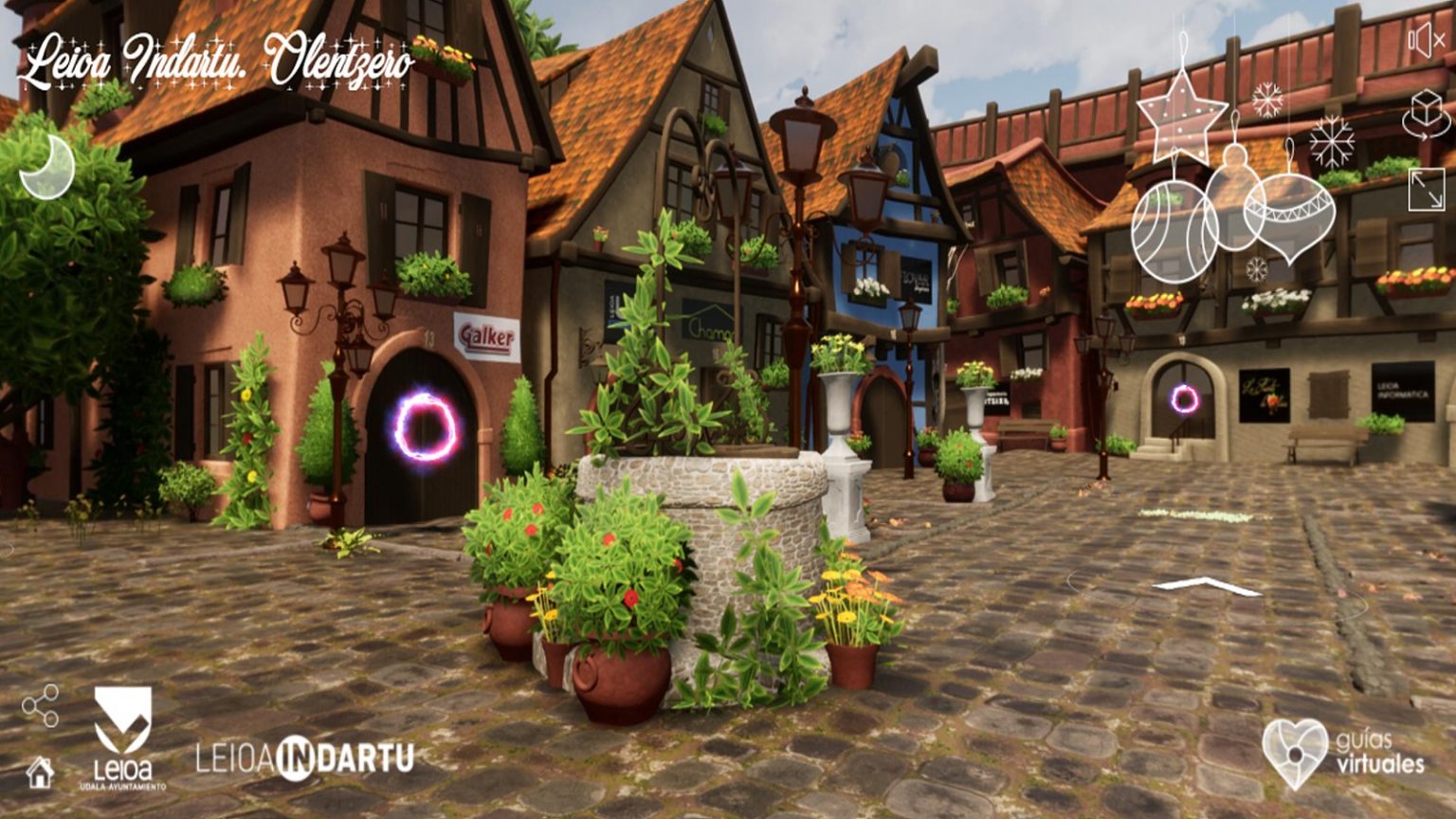Toggle night mode with the moon icon
This screenshot has height=819, width=1456.
46,166
